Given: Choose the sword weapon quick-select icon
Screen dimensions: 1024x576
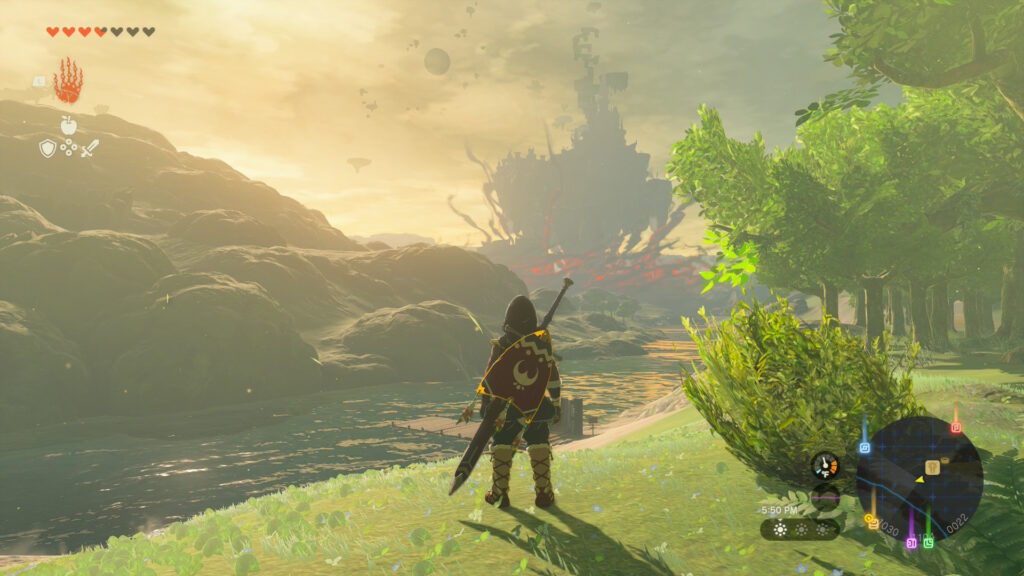Looking at the screenshot, I should [90, 148].
